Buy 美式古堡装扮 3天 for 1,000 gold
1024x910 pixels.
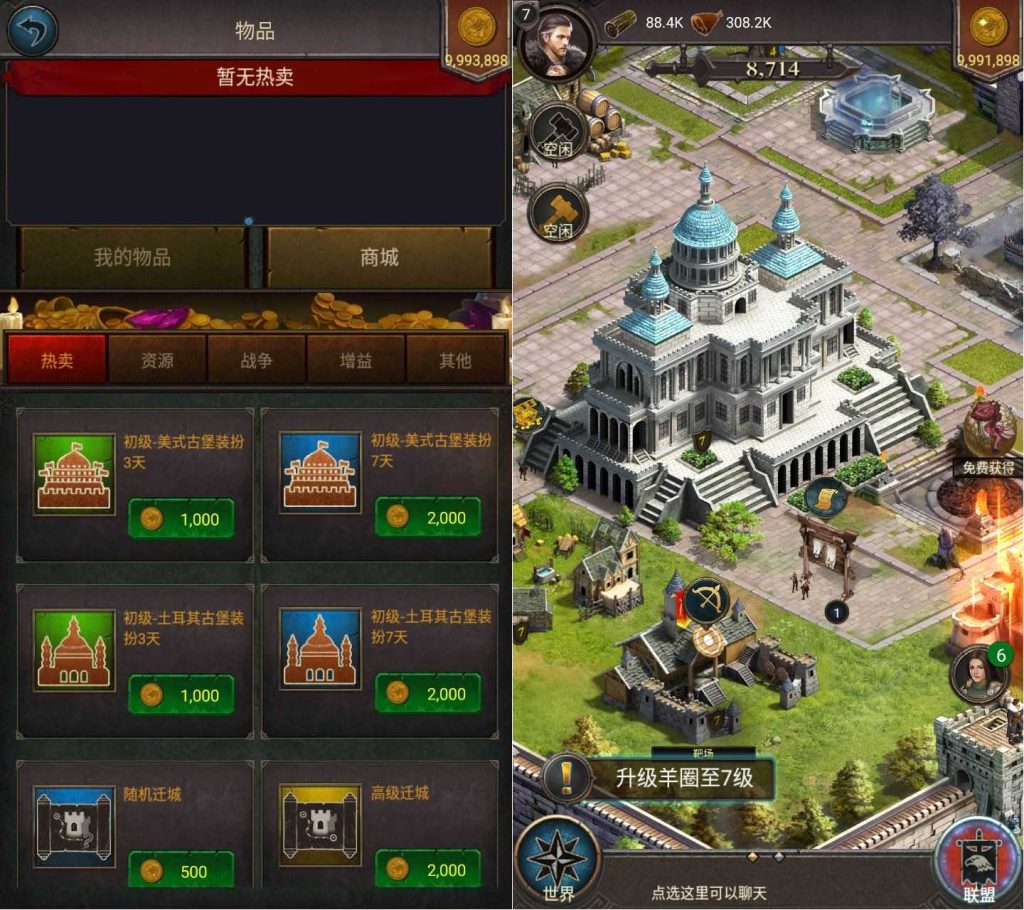pyautogui.click(x=181, y=518)
